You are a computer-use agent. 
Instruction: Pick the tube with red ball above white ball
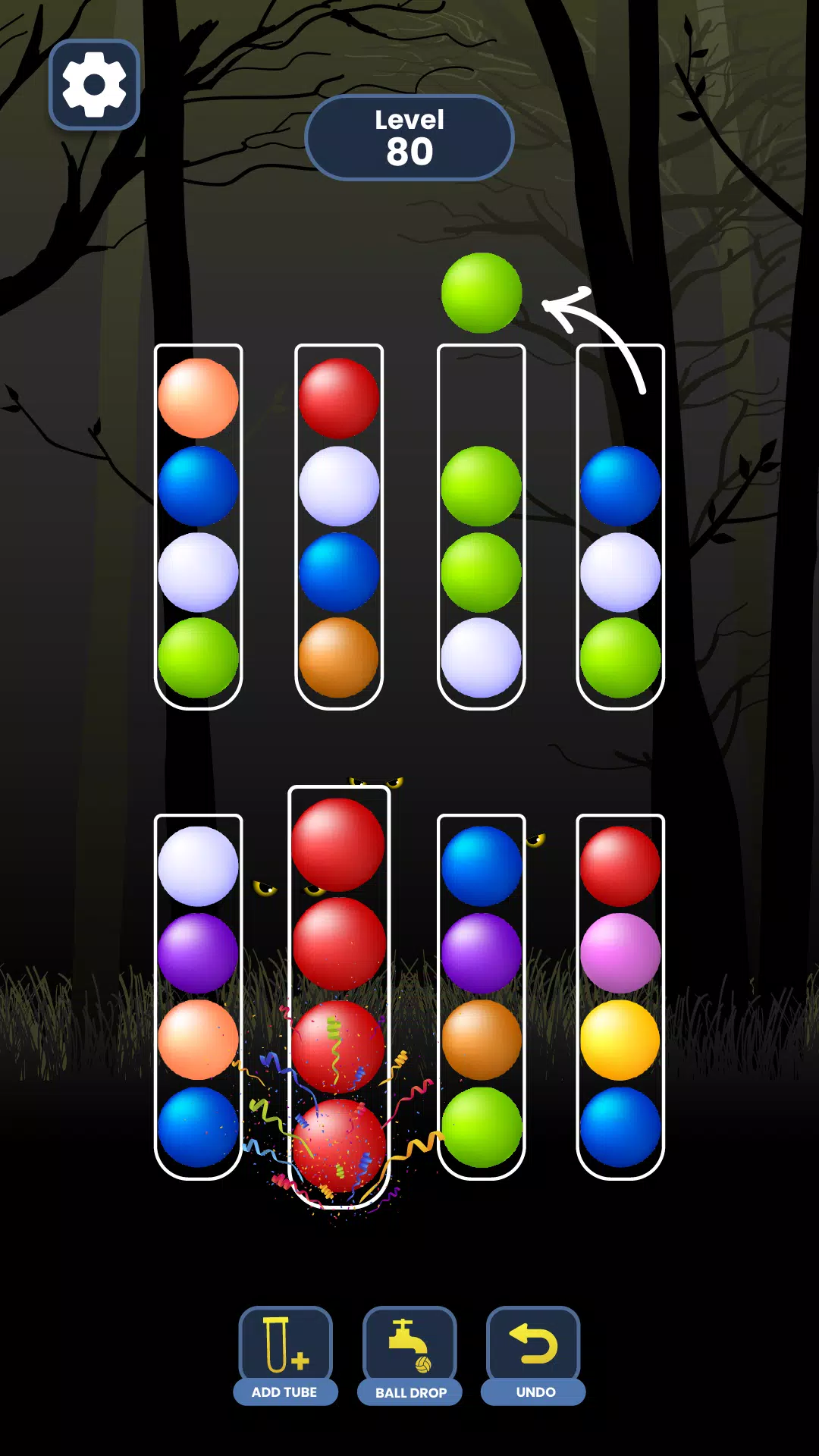tap(339, 527)
